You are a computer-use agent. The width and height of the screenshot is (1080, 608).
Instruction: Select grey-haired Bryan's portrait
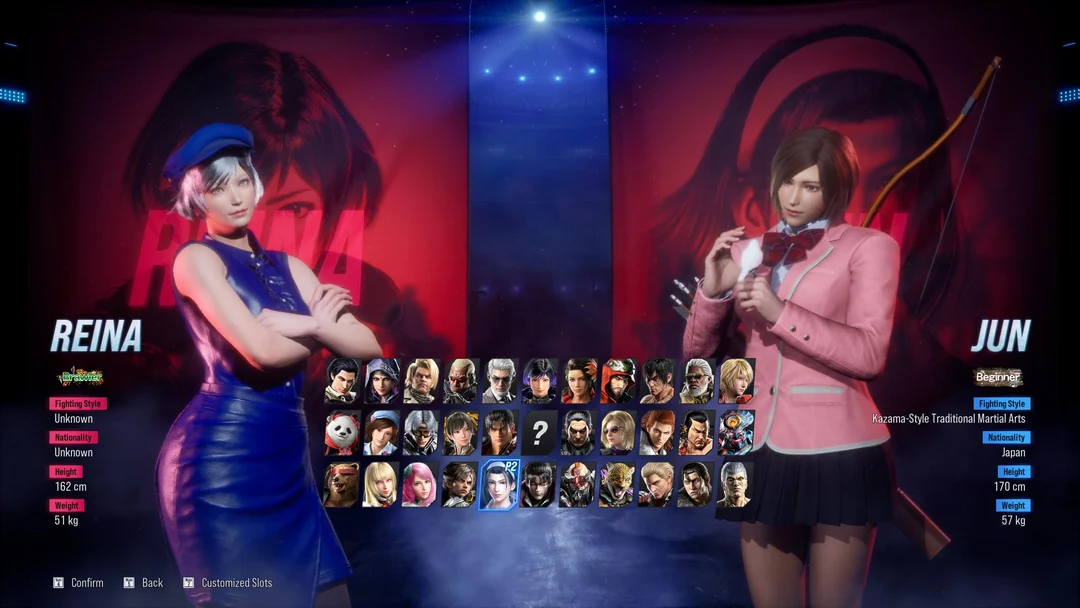[735, 484]
